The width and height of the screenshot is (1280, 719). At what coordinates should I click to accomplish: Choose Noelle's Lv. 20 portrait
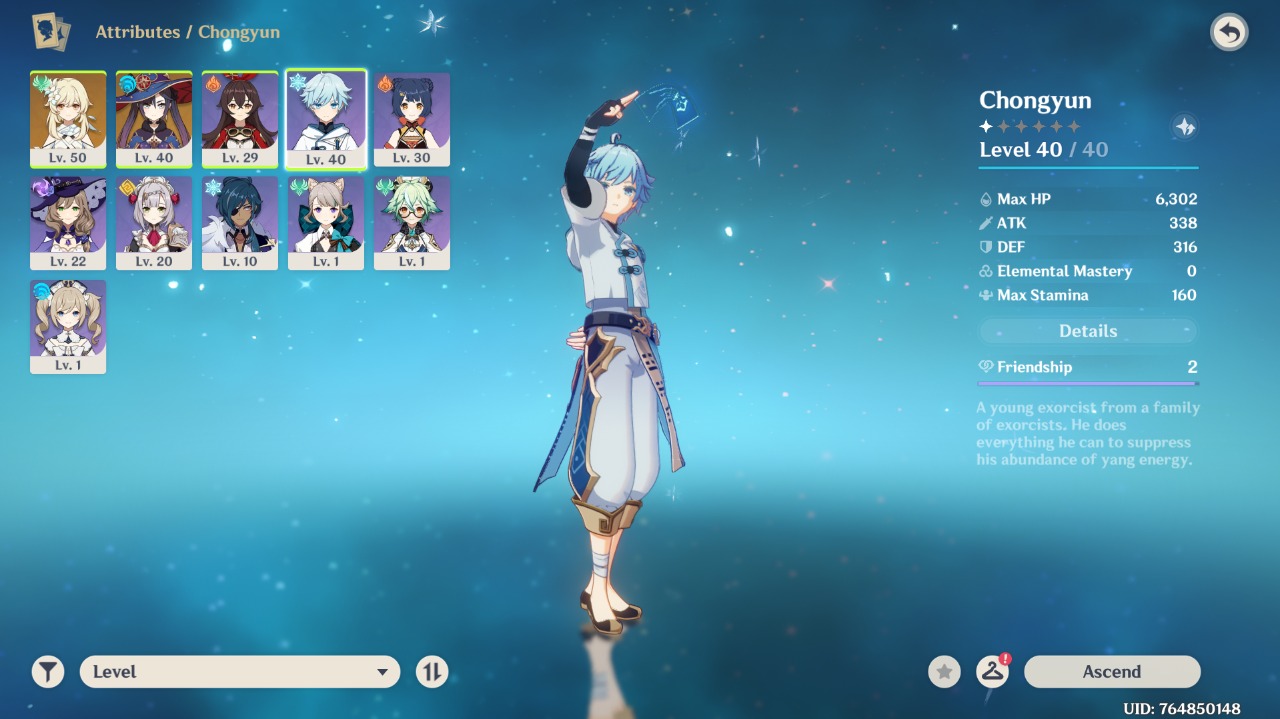154,223
